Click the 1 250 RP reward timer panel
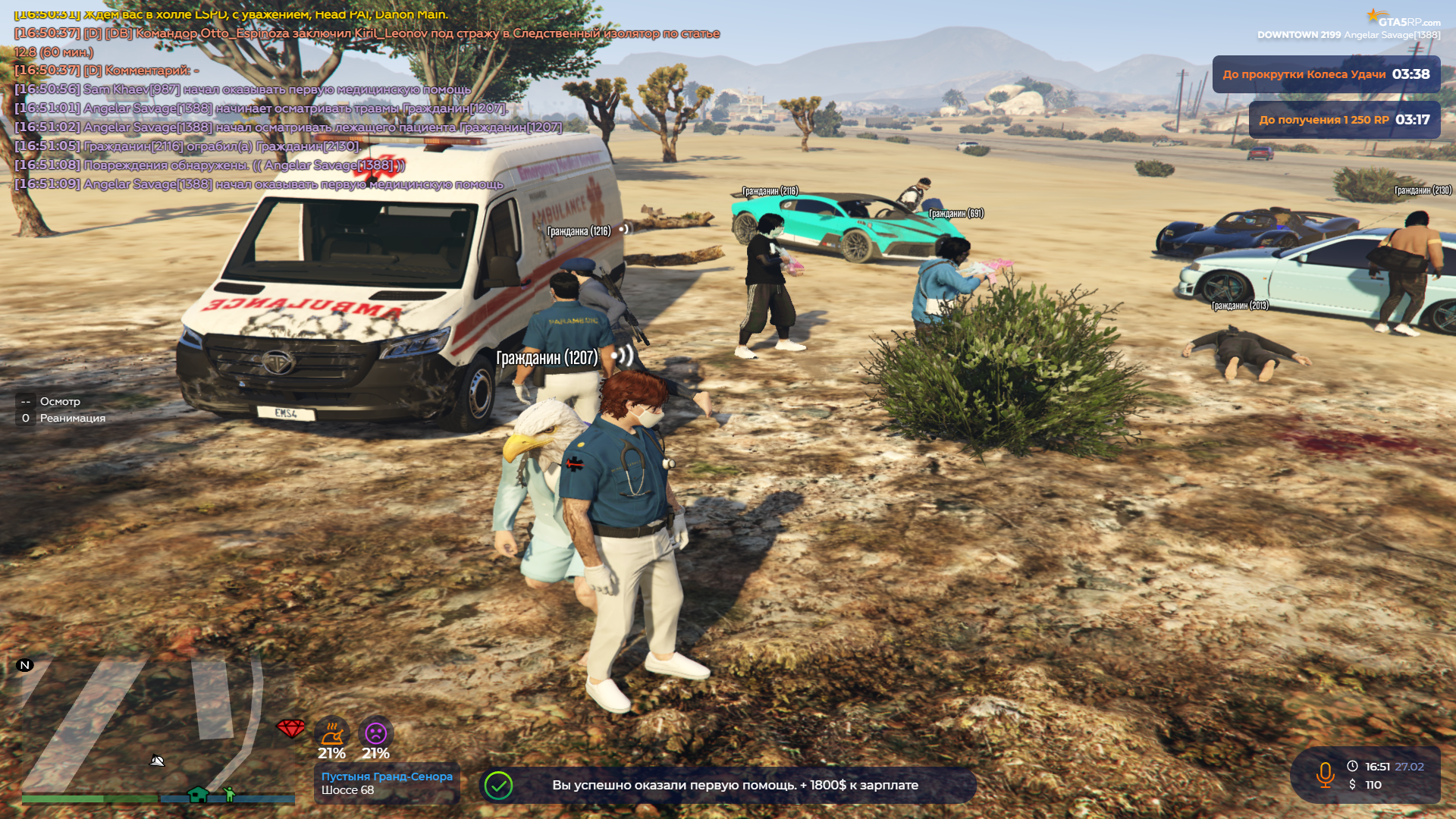 point(1344,120)
